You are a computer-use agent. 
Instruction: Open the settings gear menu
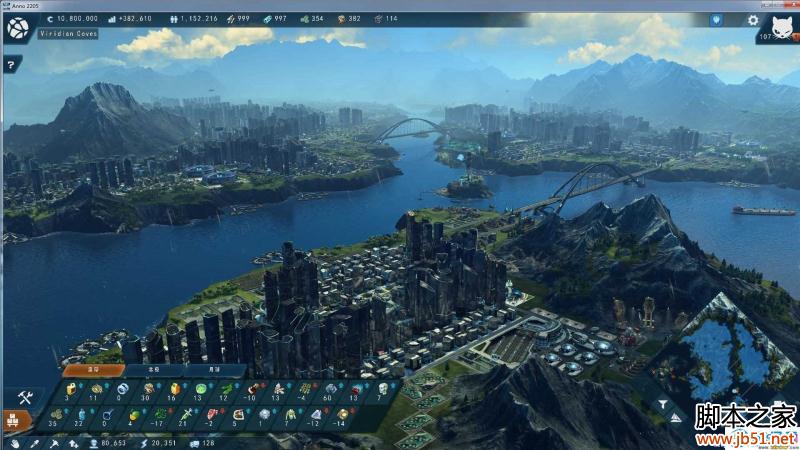tap(752, 19)
